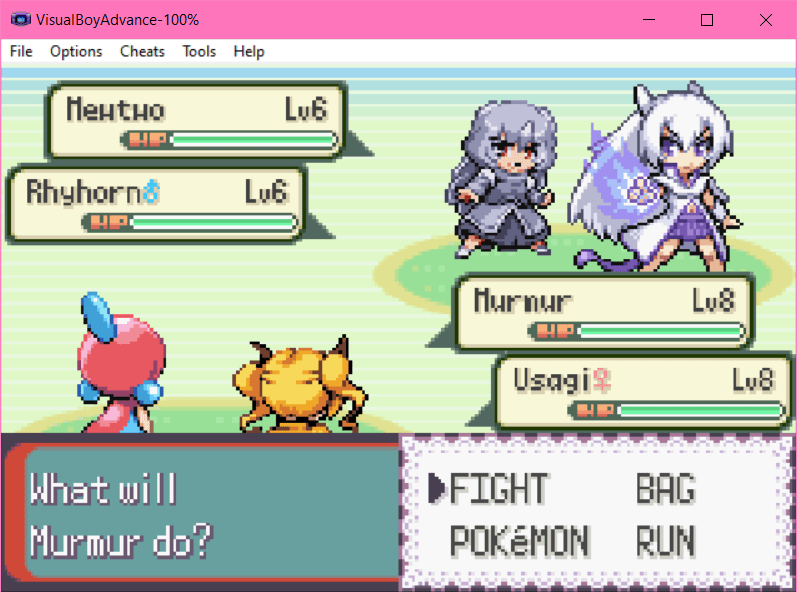Choose RUN to flee the battle
The image size is (797, 592).
[x=665, y=541]
